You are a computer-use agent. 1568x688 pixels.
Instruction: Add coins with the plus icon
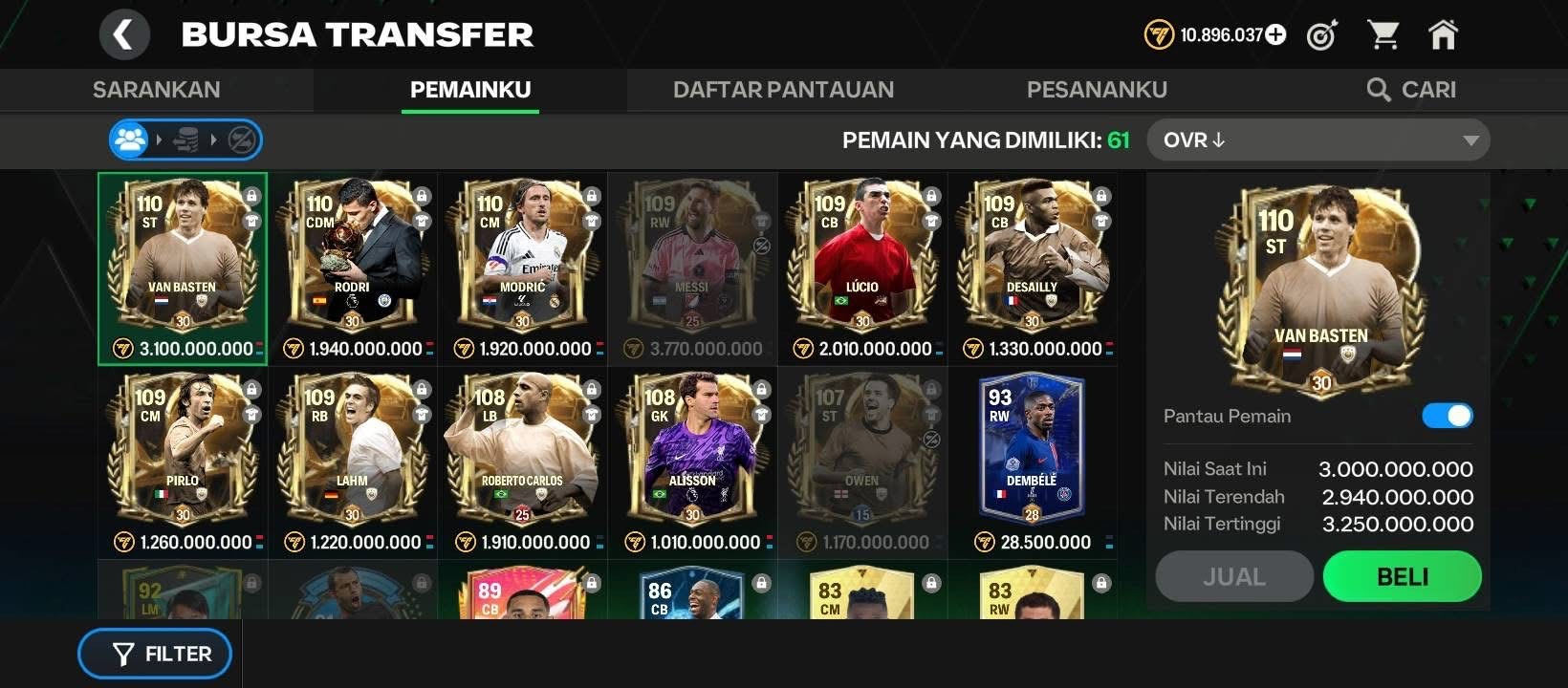[1276, 35]
